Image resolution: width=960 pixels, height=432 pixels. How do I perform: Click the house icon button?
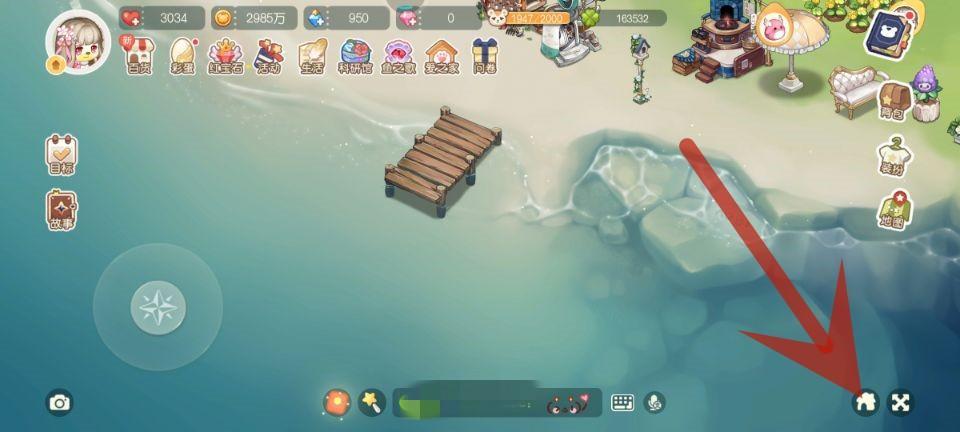coord(865,402)
